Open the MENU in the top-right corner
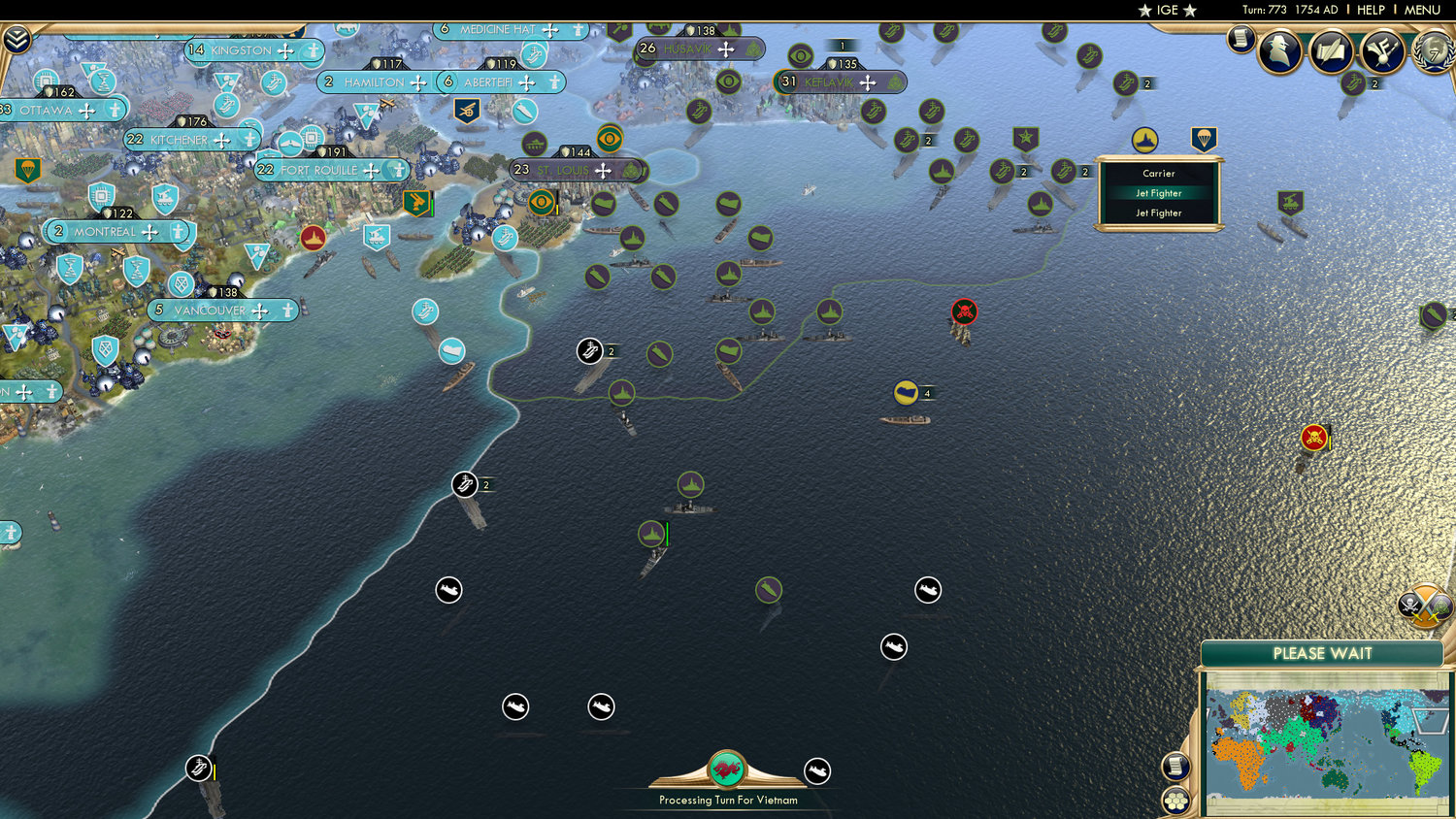This screenshot has width=1456, height=819. point(1421,10)
